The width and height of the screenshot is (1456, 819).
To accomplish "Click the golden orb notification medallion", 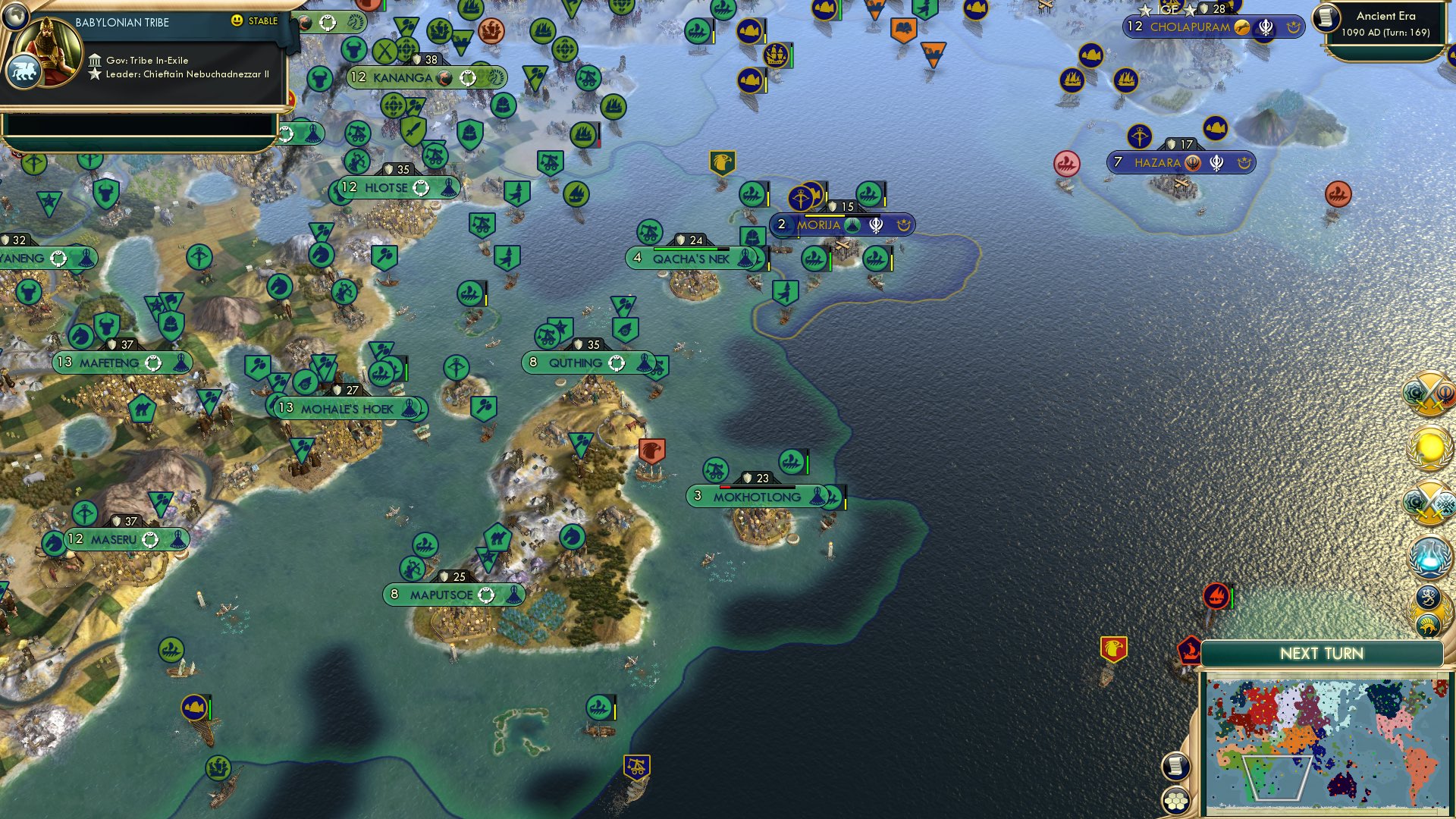I will [1429, 449].
